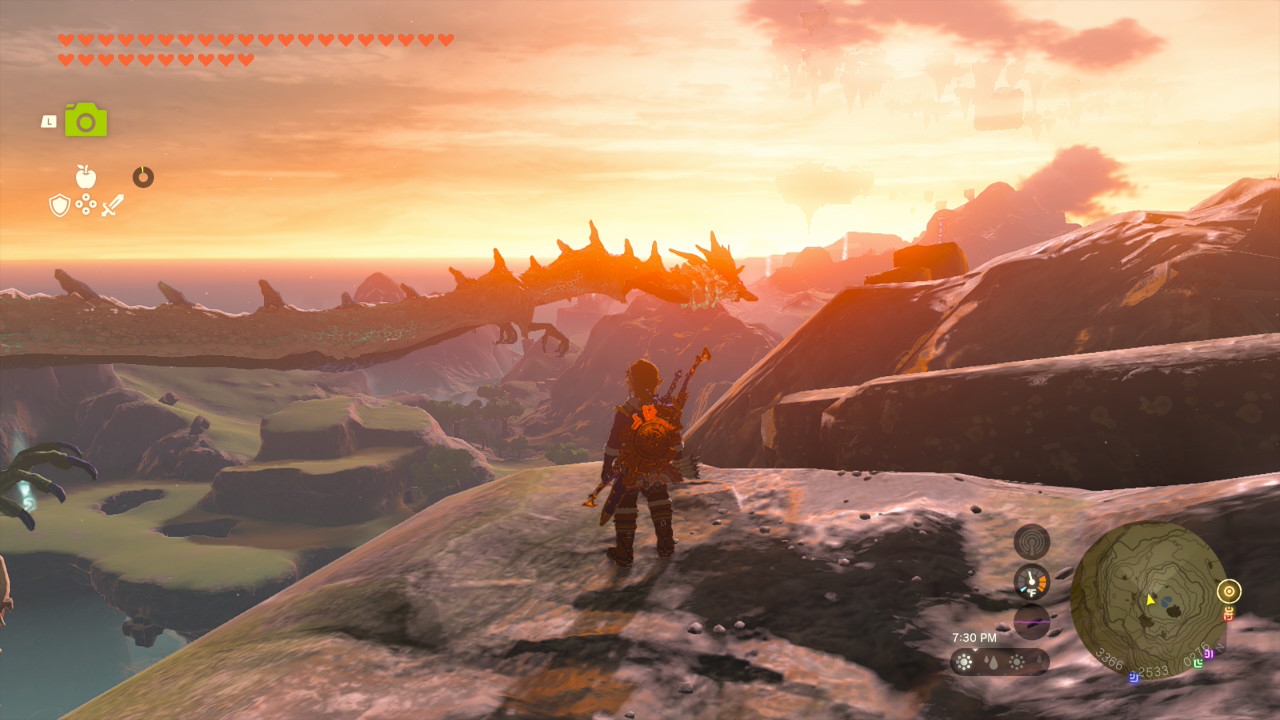Click the red marker beside the minimap

1229,614
